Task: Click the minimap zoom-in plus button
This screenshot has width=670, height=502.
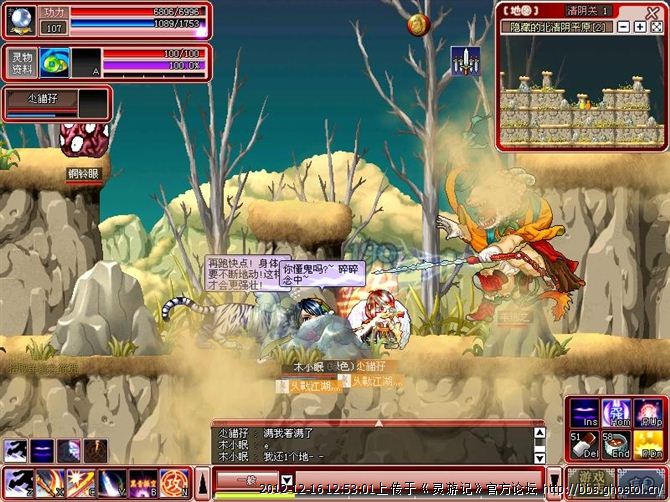Action: [640, 27]
